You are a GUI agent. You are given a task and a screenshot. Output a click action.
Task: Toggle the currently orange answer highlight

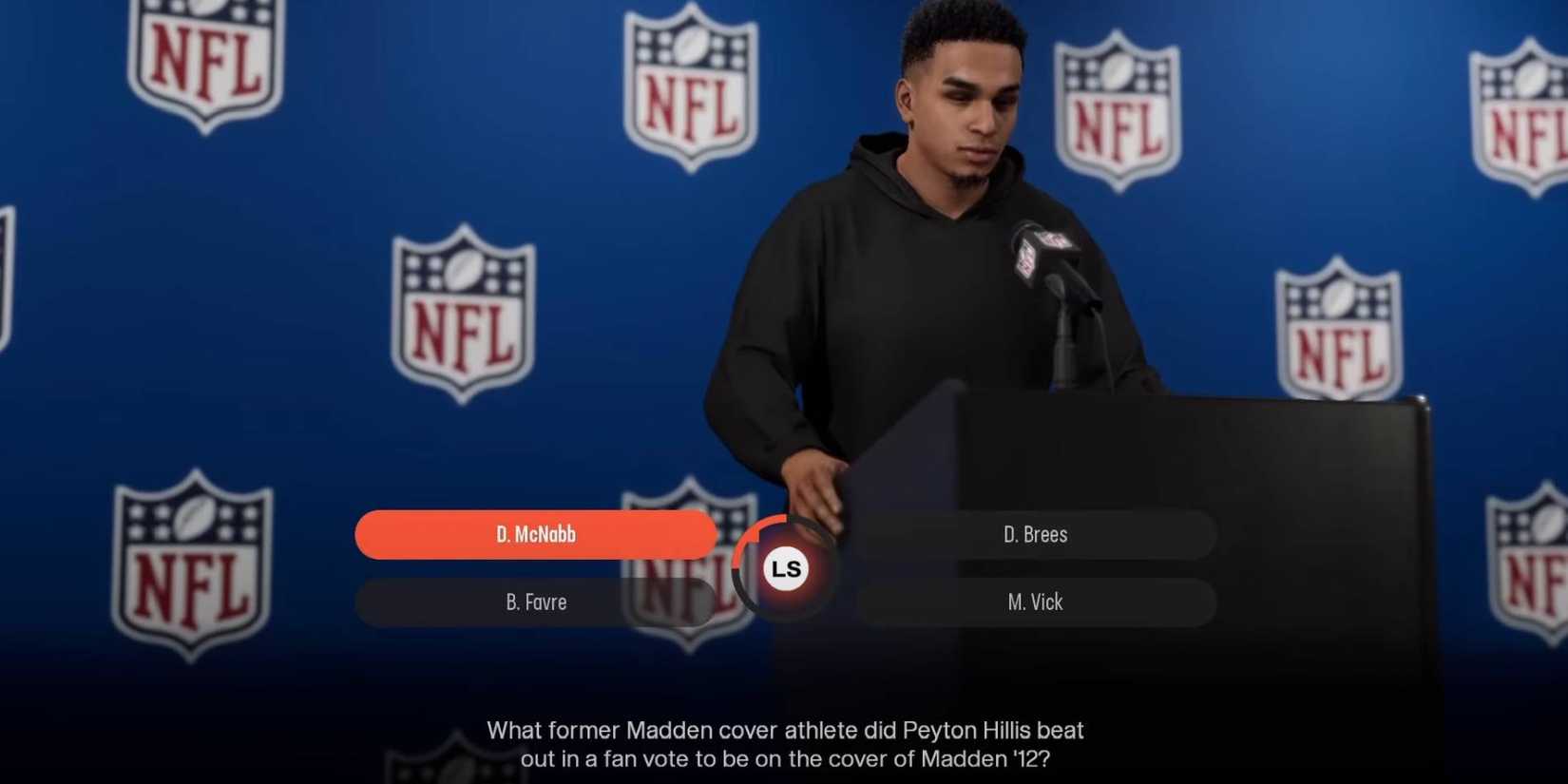[x=535, y=534]
